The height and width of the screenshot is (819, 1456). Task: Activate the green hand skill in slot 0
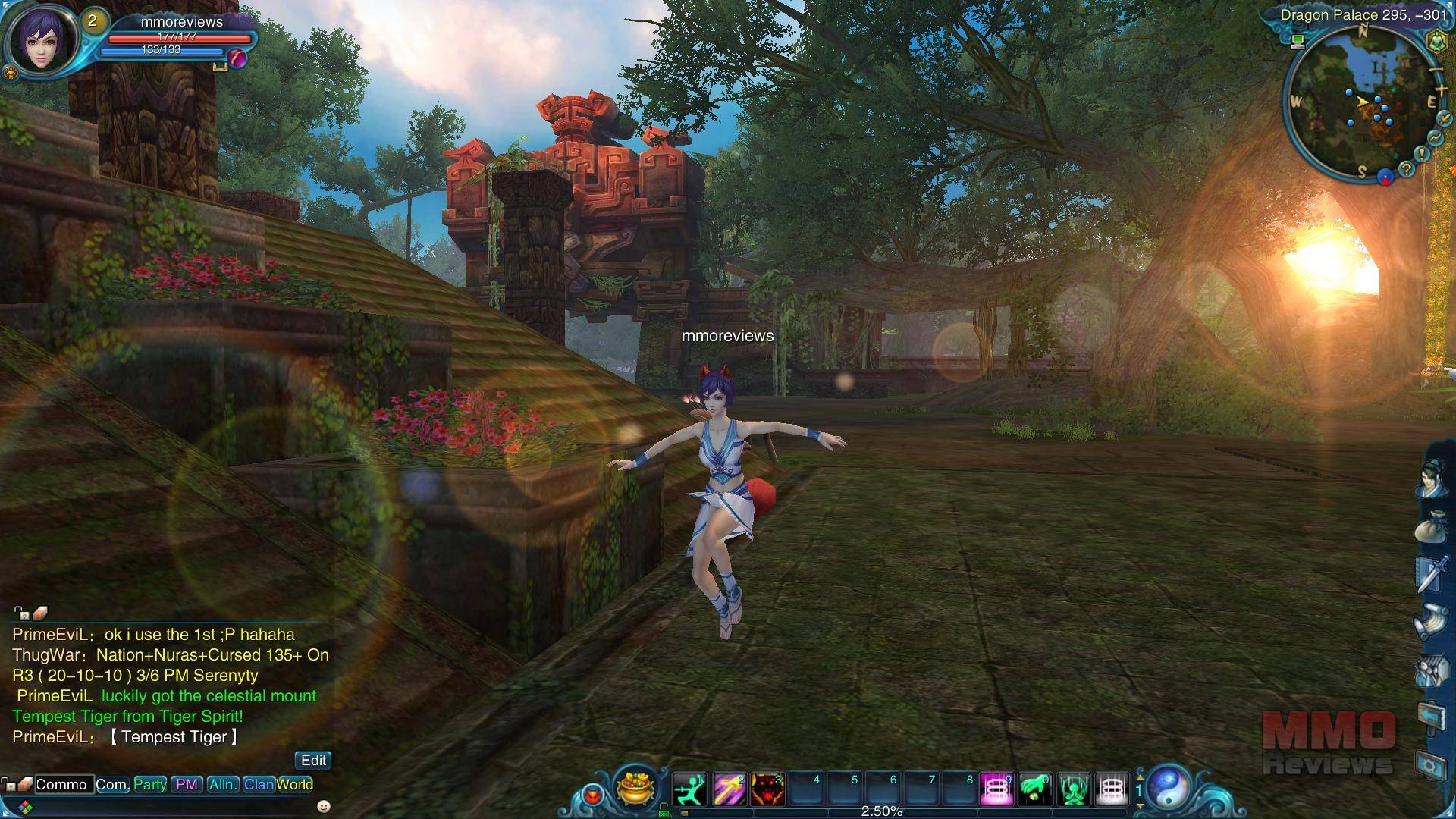[x=1035, y=789]
